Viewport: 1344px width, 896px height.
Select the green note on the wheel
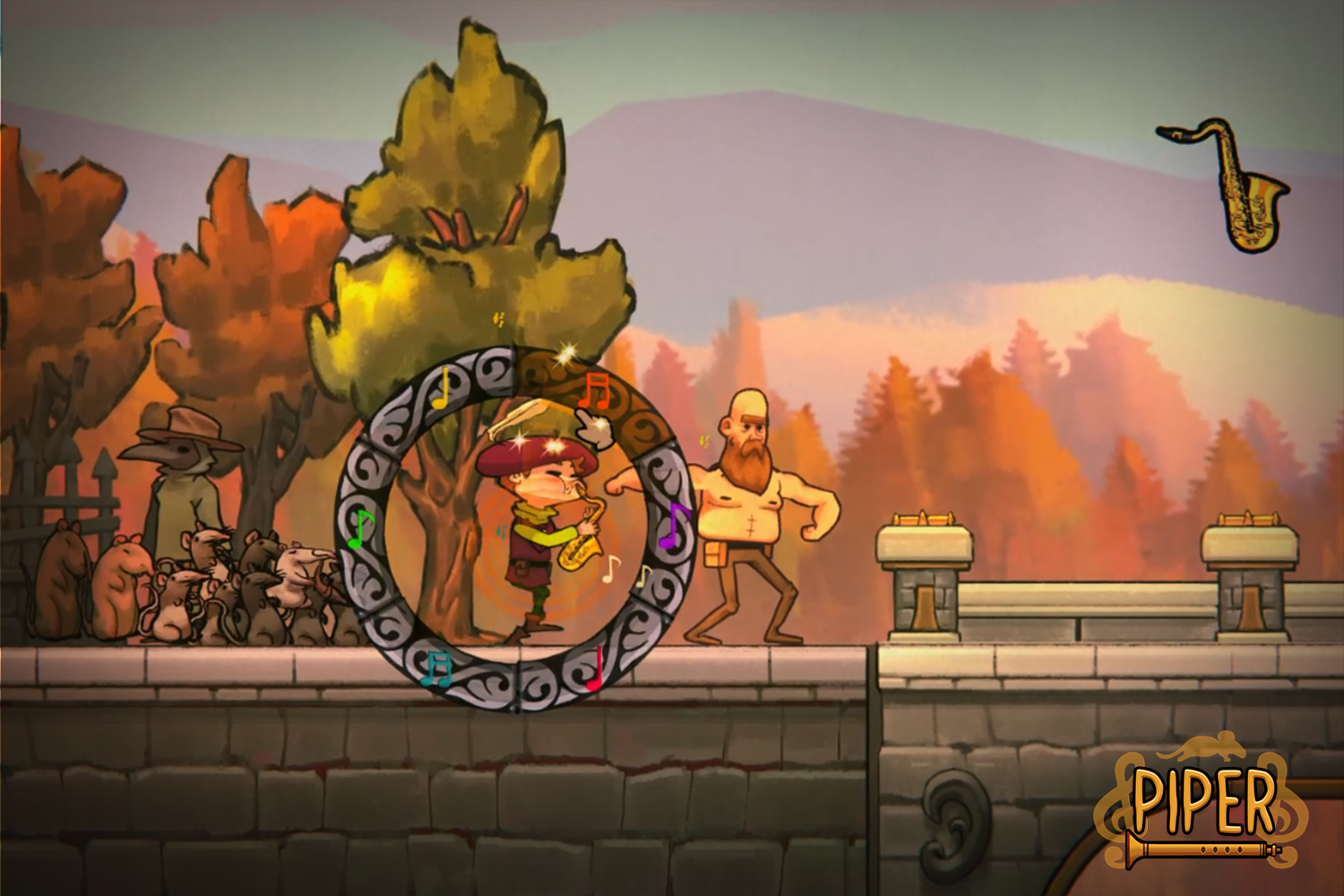pyautogui.click(x=359, y=528)
